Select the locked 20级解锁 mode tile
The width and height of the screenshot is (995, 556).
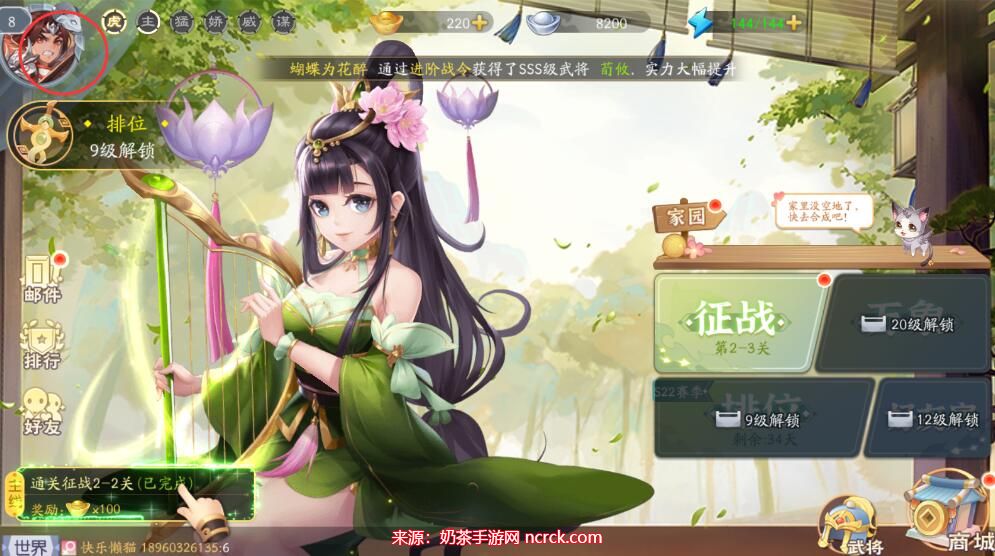coord(908,323)
